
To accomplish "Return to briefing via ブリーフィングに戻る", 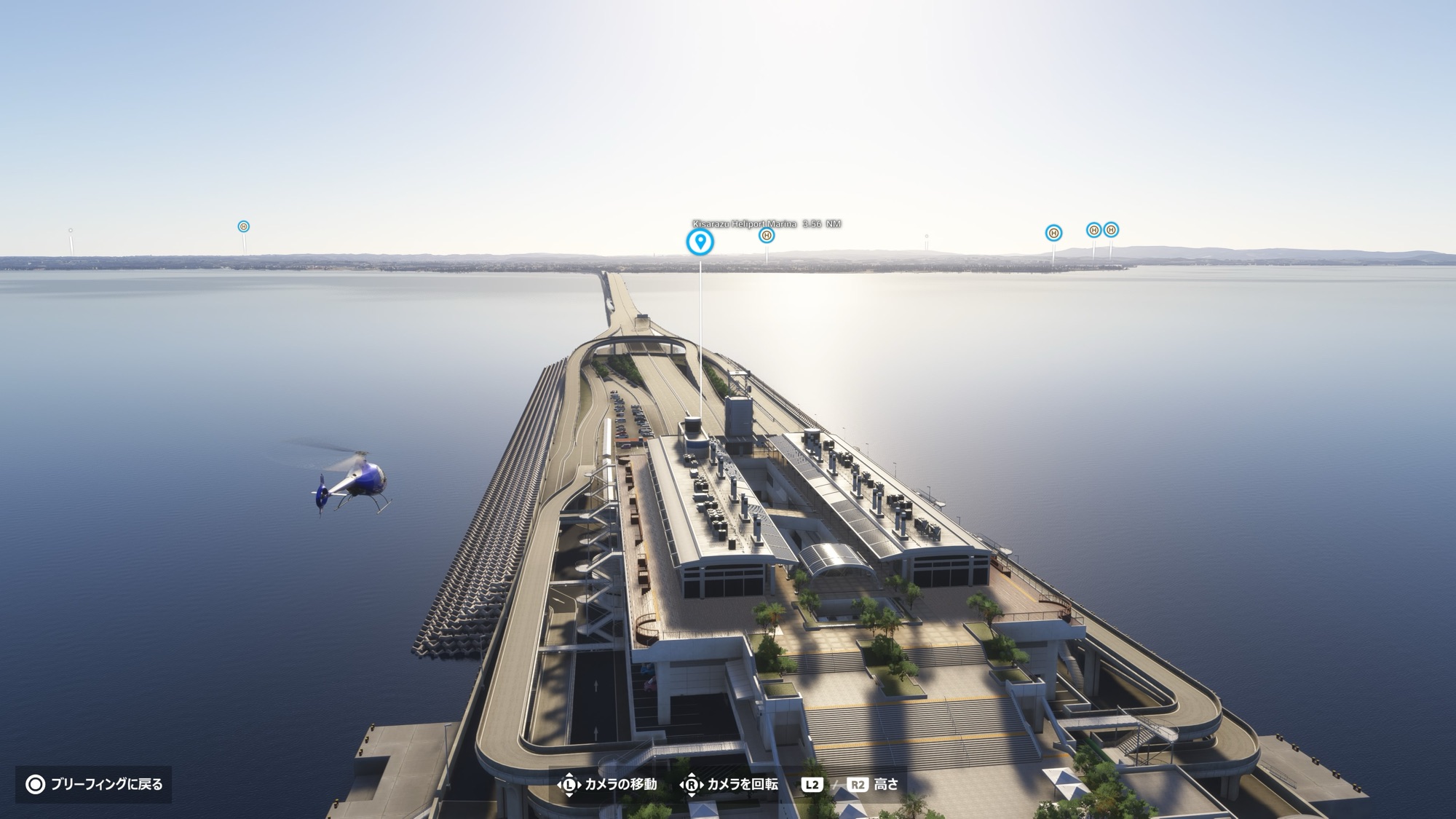I will (x=94, y=784).
